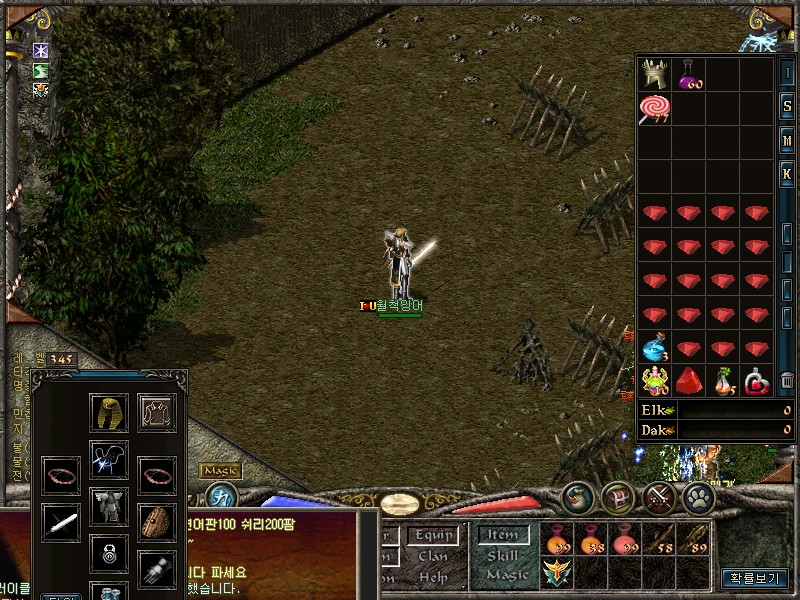Select the castle tower inventory item
800x600 pixels.
tap(655, 74)
